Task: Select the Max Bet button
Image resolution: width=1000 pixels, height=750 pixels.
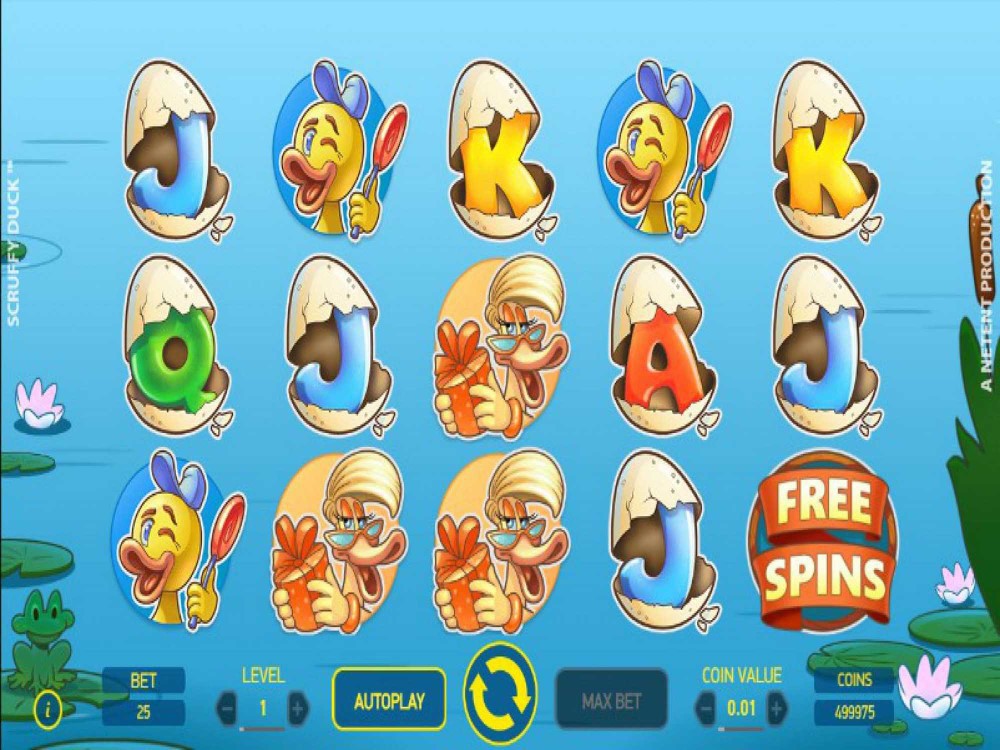Action: (611, 700)
